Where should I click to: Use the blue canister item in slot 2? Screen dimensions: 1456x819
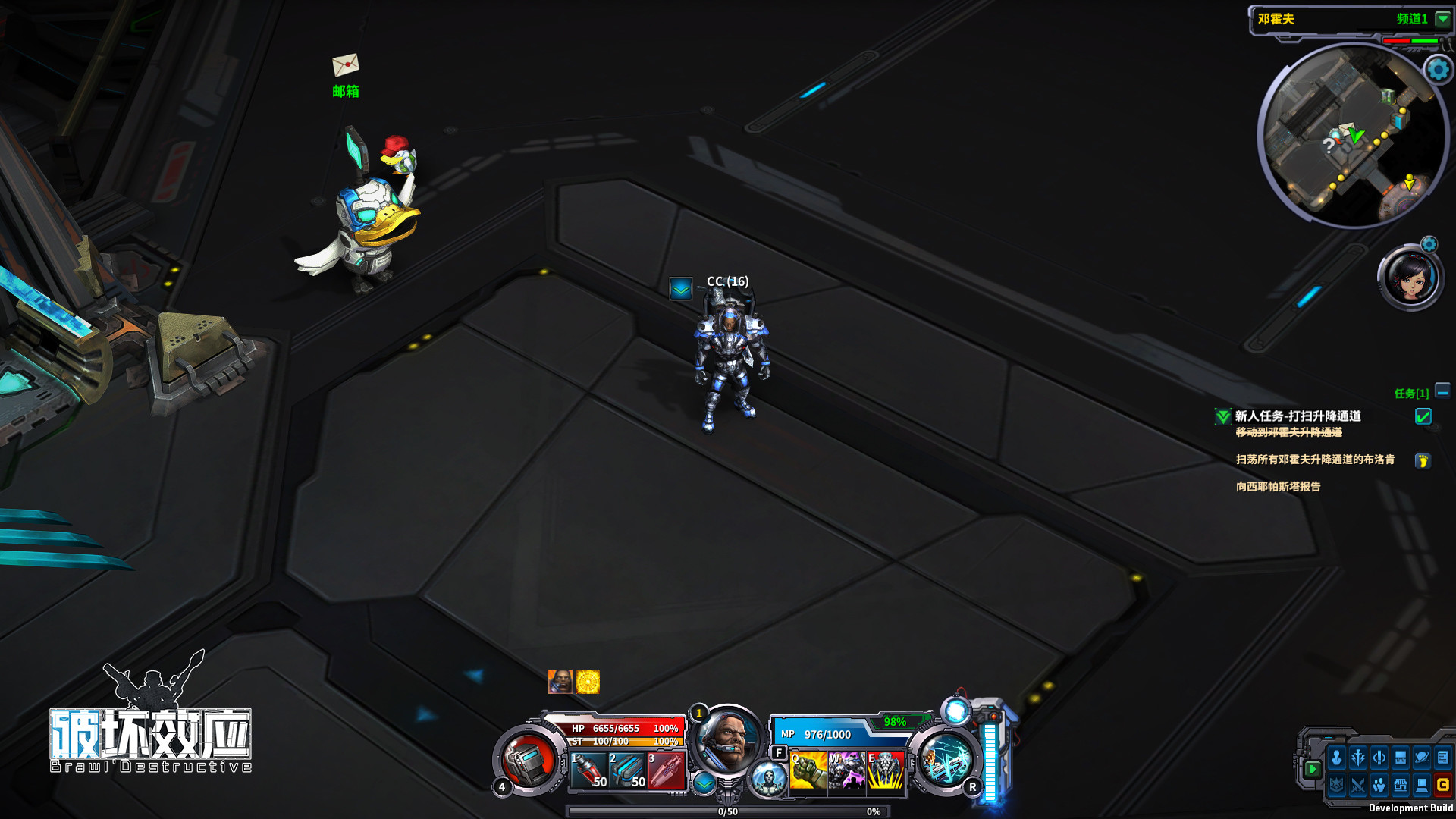click(x=628, y=770)
